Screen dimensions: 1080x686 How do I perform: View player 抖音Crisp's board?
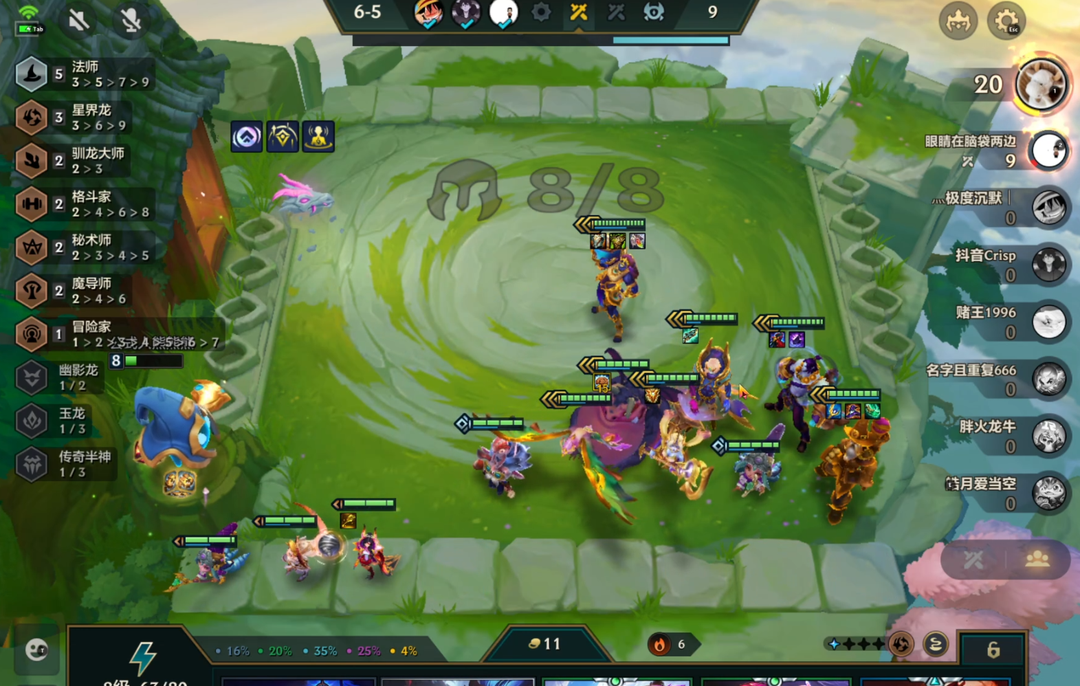coord(1049,265)
